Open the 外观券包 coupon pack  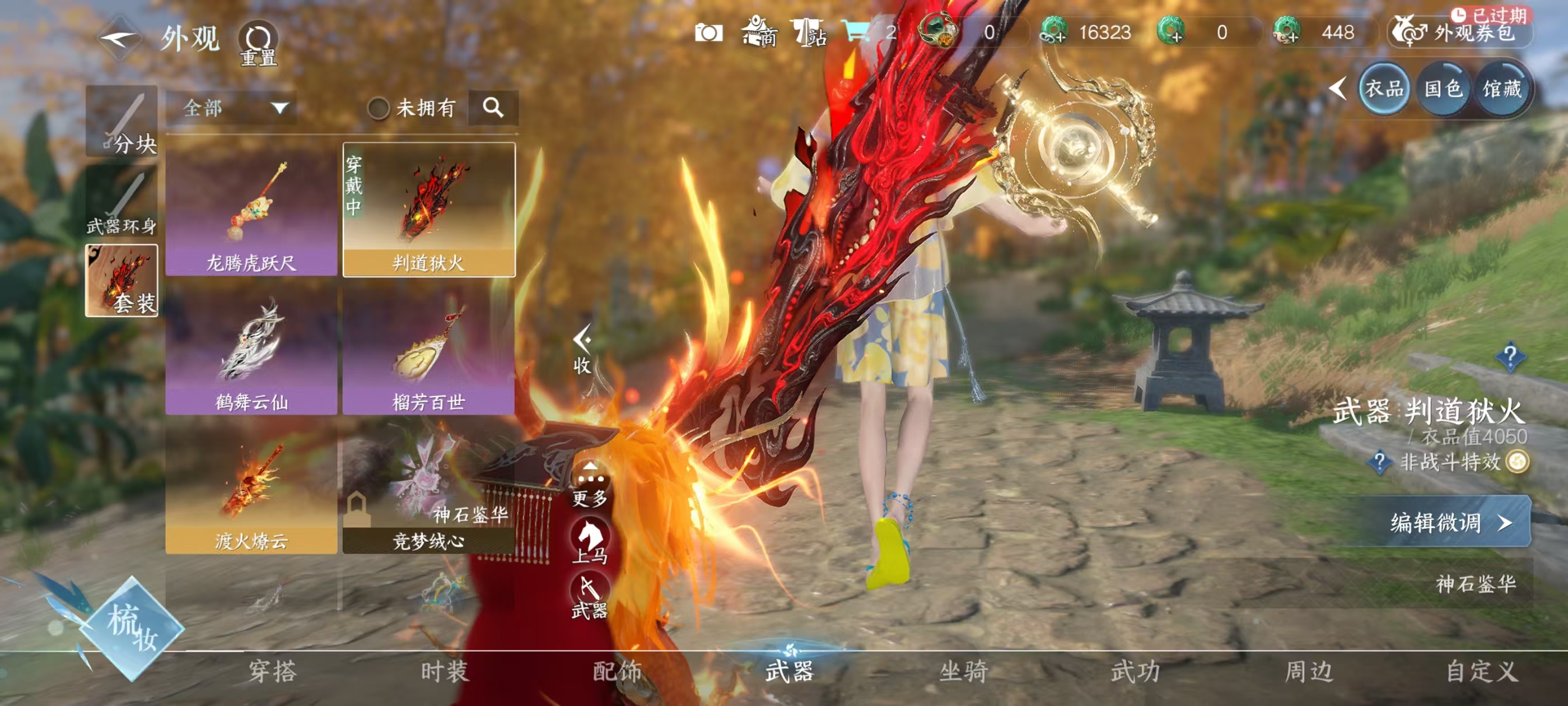click(x=1461, y=32)
